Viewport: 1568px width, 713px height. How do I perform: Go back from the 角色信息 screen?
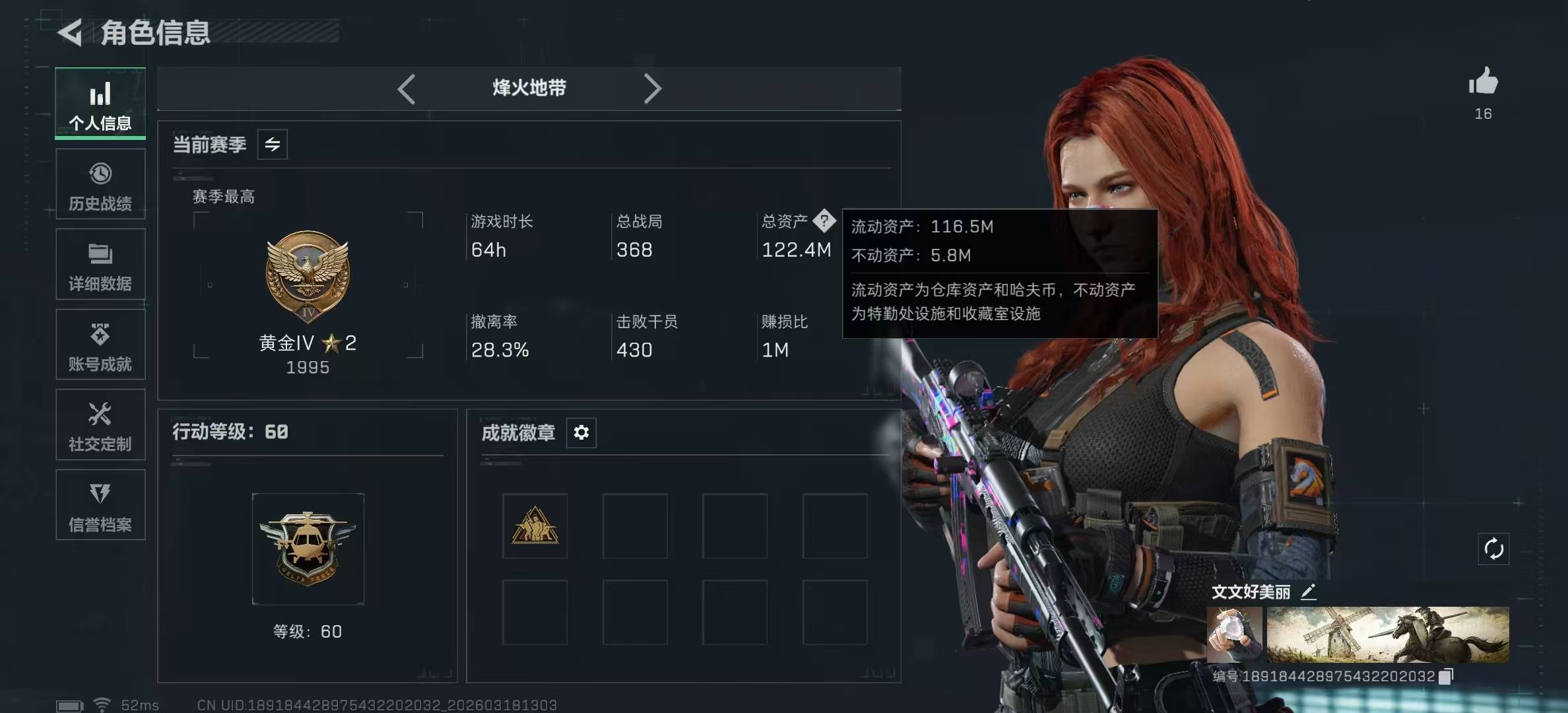[x=71, y=33]
